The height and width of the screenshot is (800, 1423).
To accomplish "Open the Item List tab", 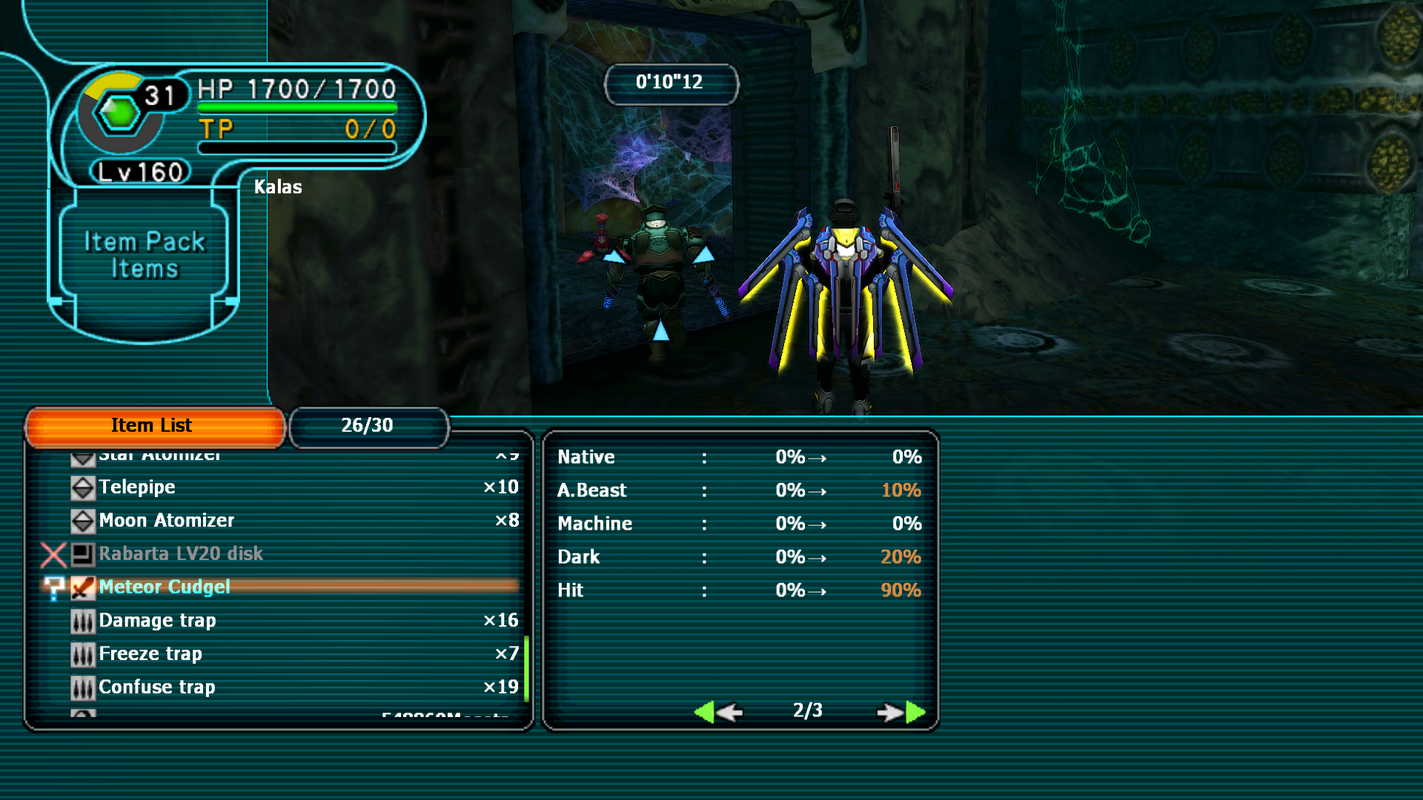I will (x=154, y=426).
